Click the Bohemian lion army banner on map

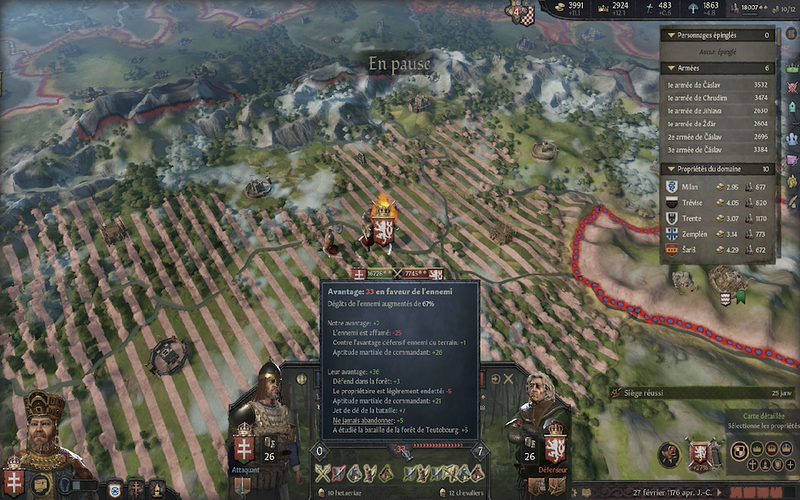(x=381, y=232)
